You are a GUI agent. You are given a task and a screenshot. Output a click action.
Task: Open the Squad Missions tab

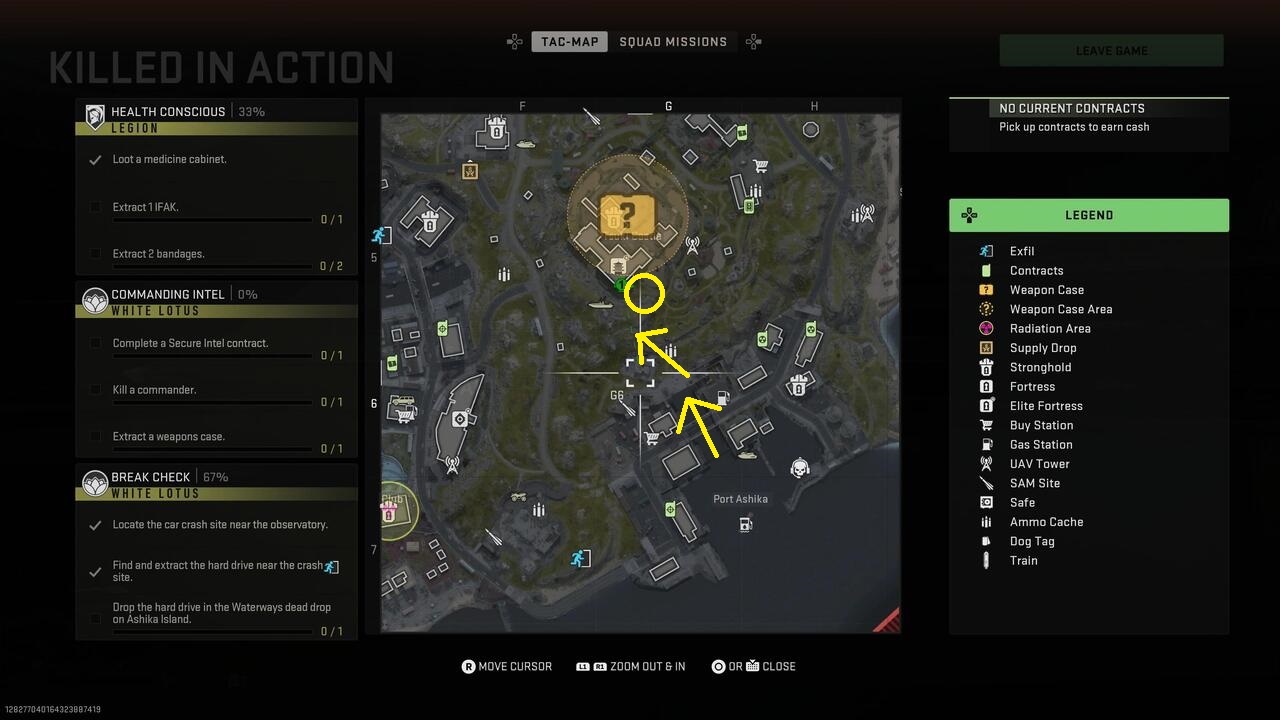(673, 42)
